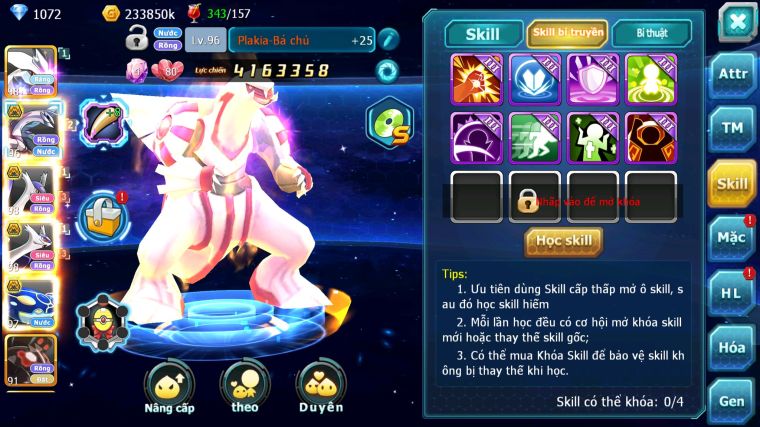Image resolution: width=760 pixels, height=427 pixels.
Task: Open the HL side tab
Action: [732, 293]
